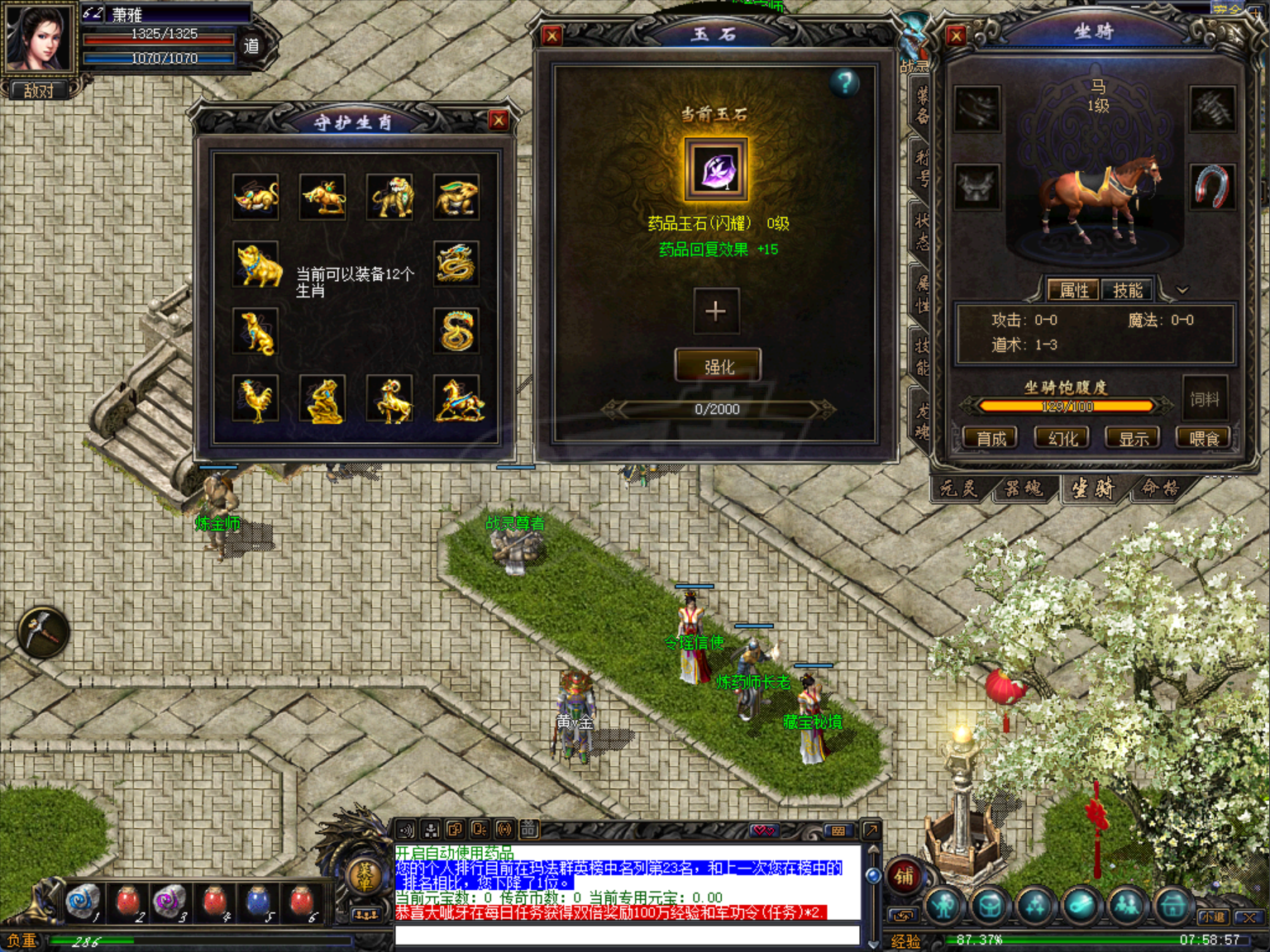Click the plus slot to add material
1270x952 pixels.
(715, 312)
